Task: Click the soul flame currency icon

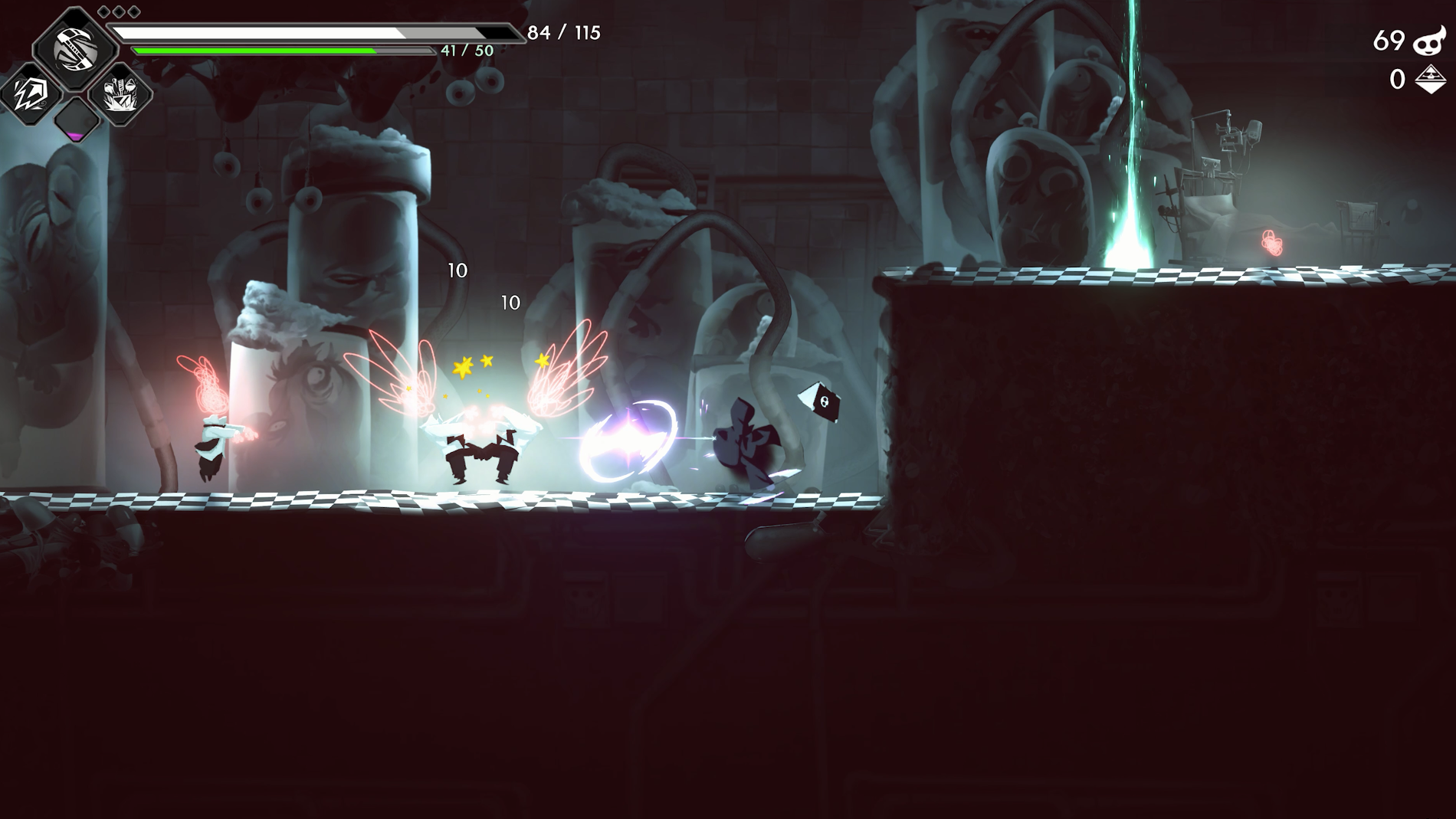Action: click(x=1428, y=41)
